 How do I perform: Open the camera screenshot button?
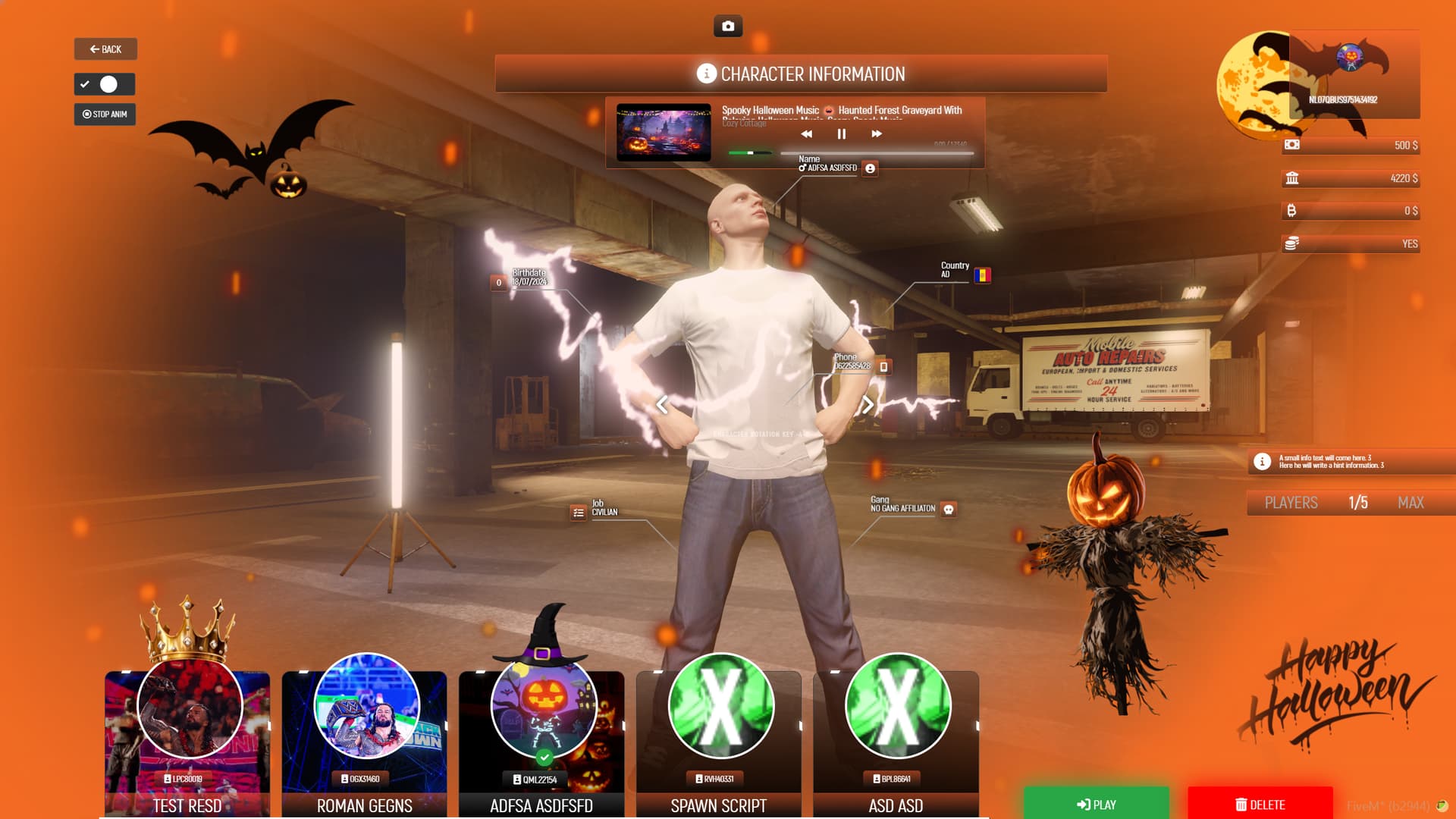coord(728,27)
